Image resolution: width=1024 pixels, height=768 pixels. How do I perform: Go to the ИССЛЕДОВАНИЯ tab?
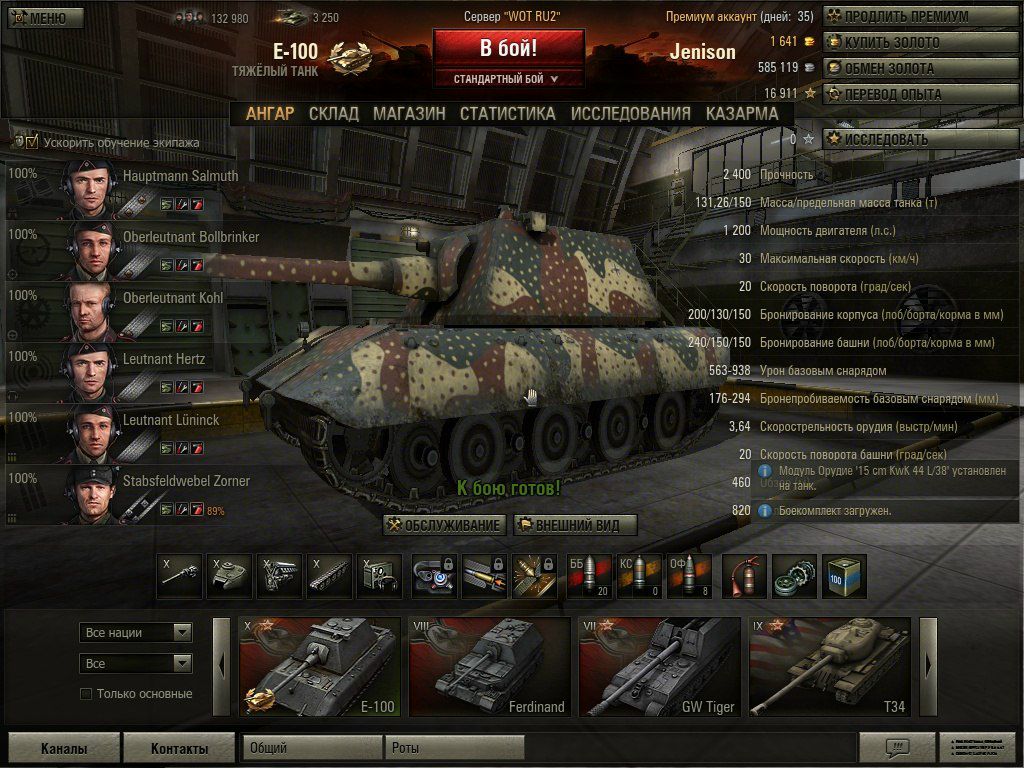coord(630,114)
